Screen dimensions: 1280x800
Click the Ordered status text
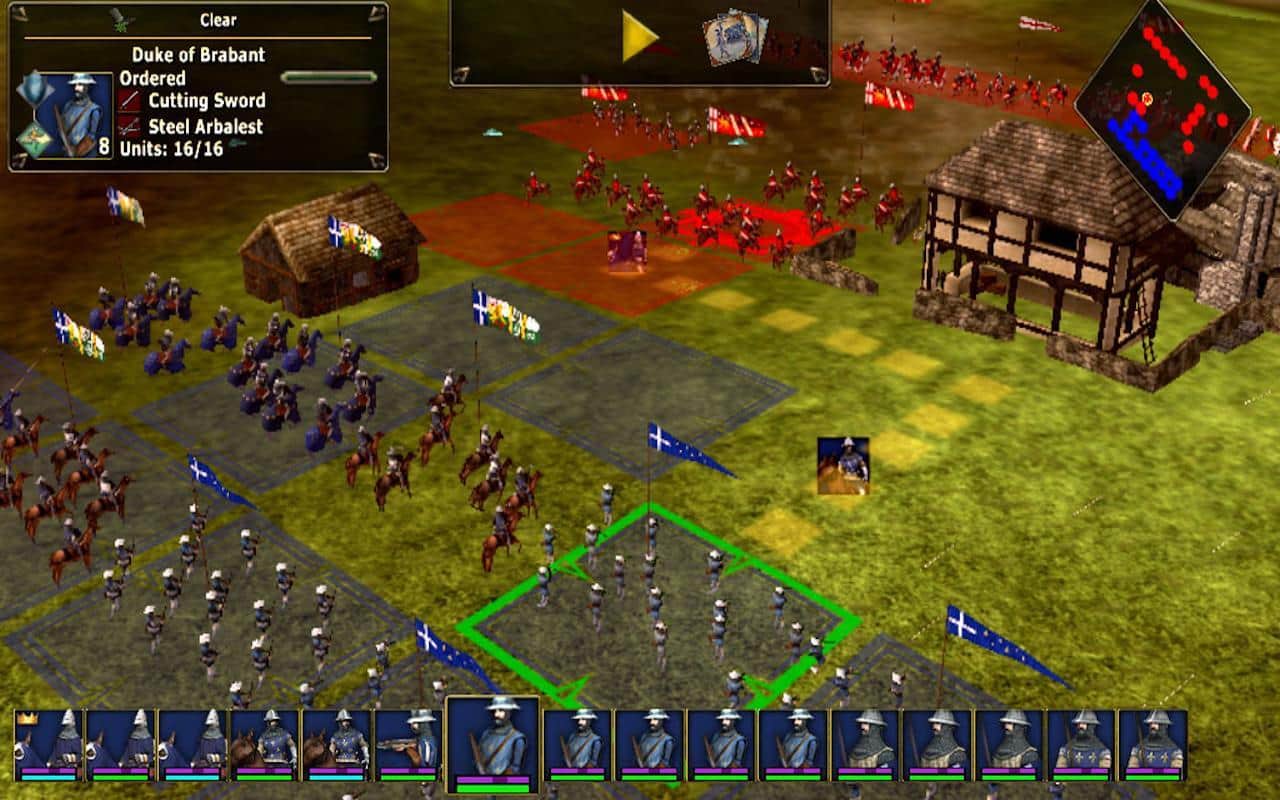pyautogui.click(x=154, y=77)
